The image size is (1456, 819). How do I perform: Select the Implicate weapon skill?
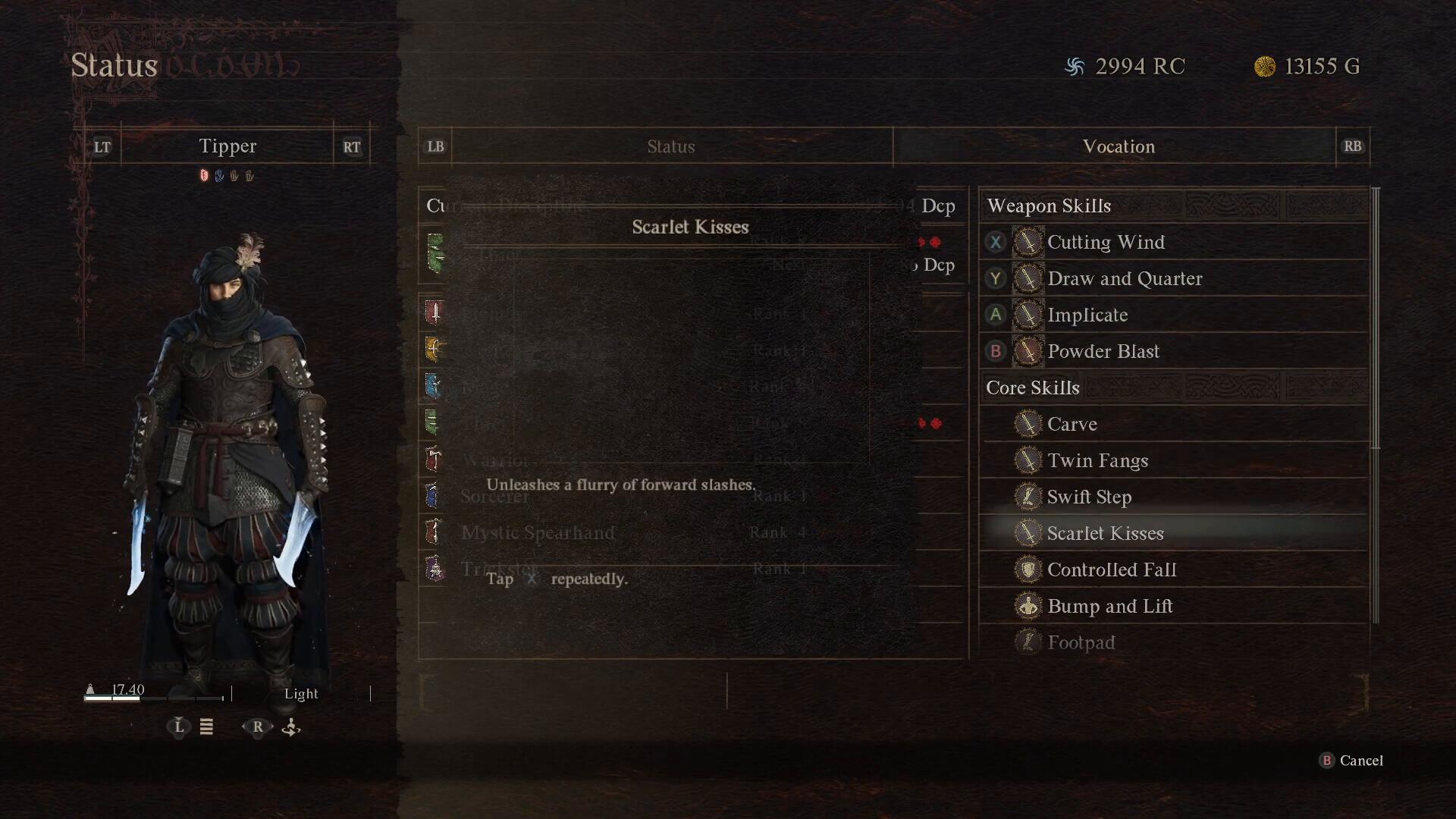(1087, 315)
